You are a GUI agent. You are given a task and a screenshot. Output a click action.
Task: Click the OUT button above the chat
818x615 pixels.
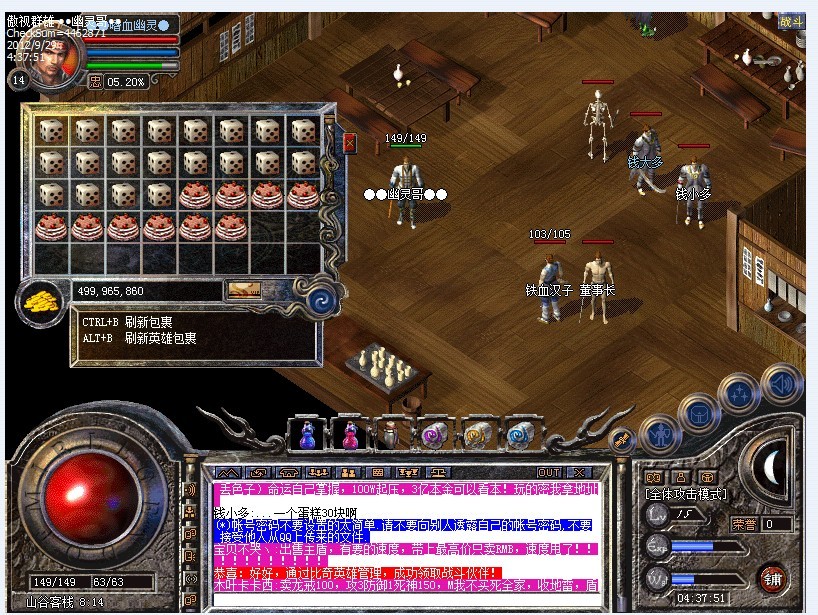pos(549,472)
